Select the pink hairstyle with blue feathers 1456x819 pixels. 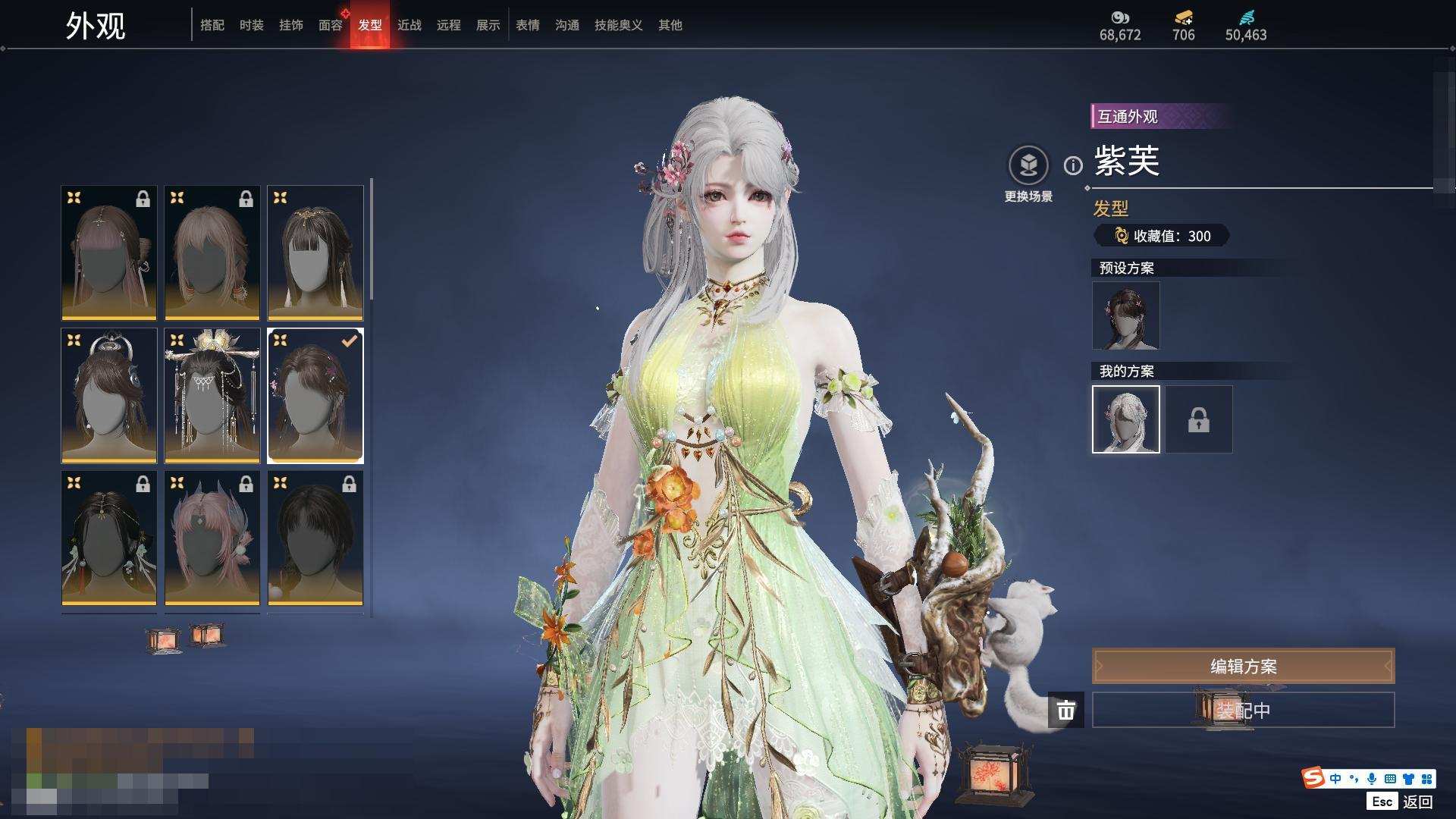pyautogui.click(x=212, y=538)
